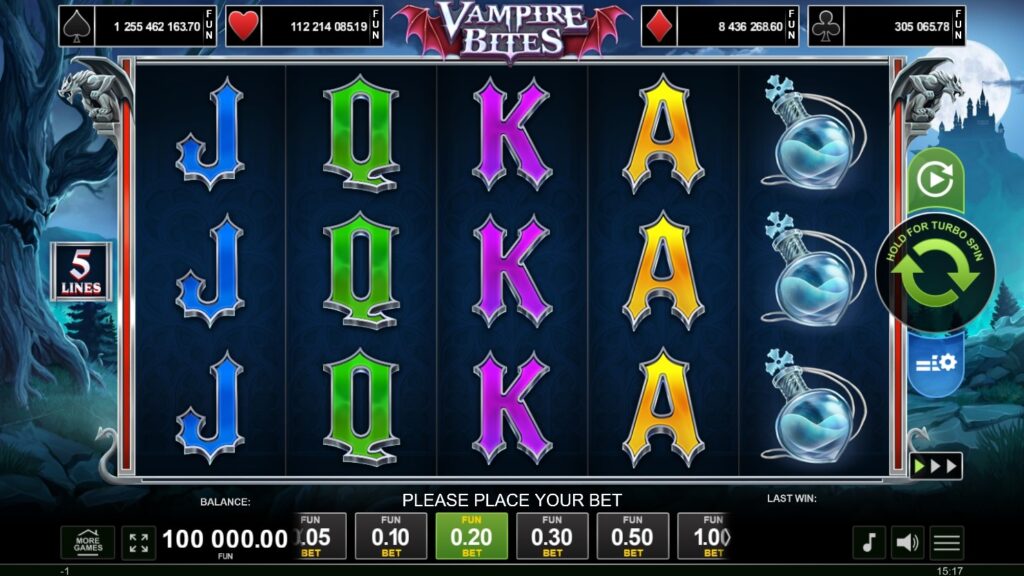Pick the 0.50 bet amount
The image size is (1024, 576).
coord(633,537)
